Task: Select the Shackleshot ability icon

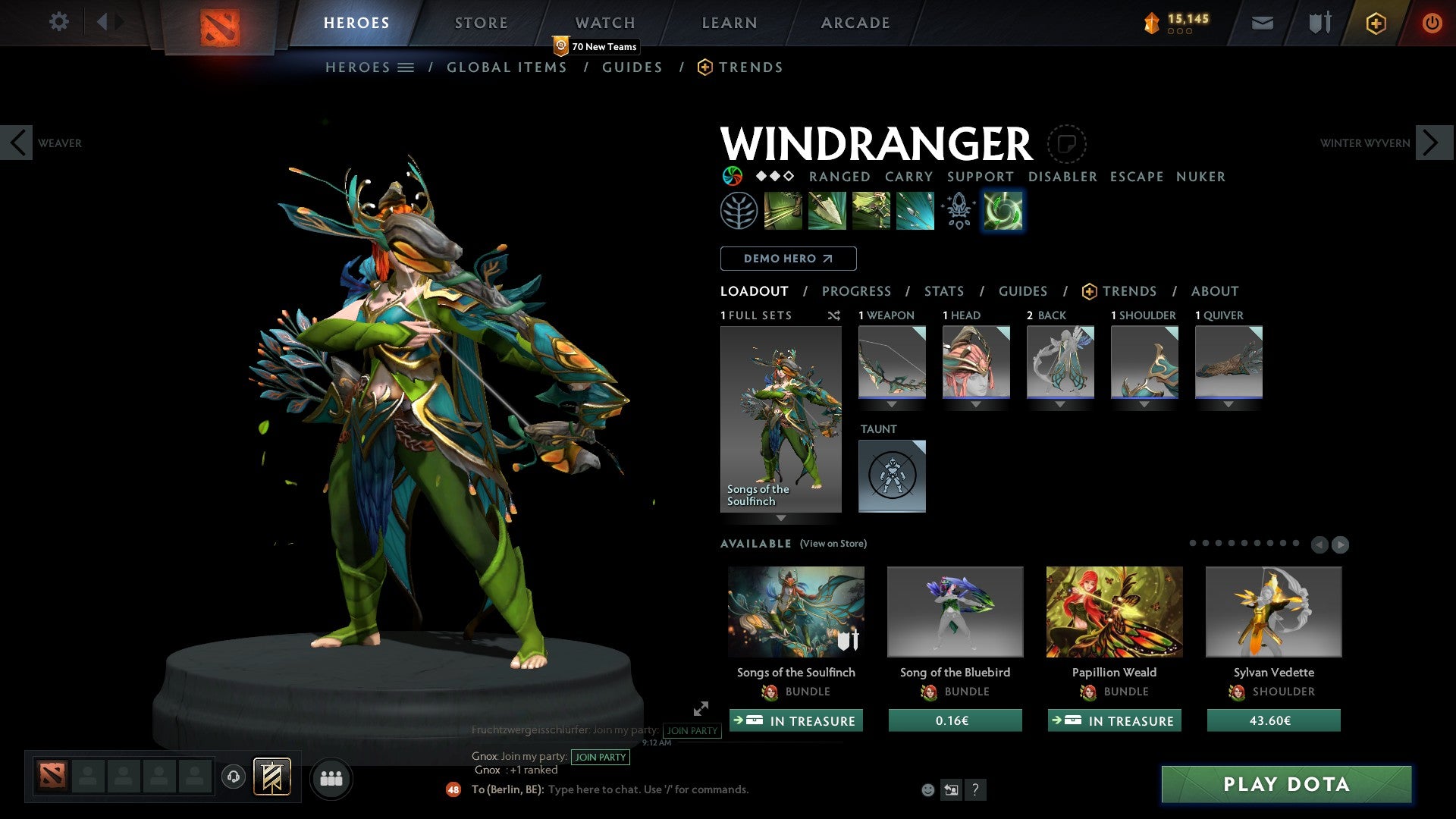Action: click(784, 210)
